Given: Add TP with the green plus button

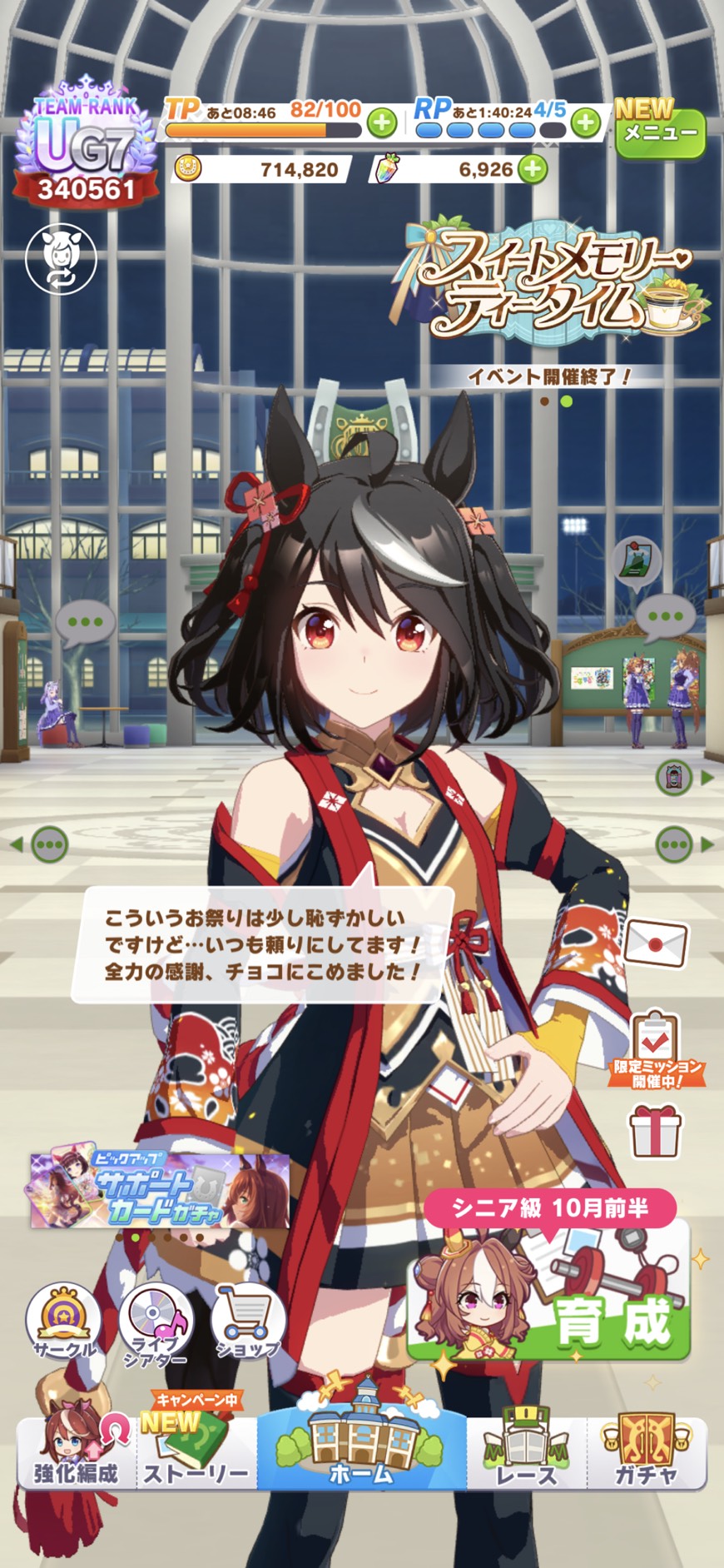Looking at the screenshot, I should pyautogui.click(x=381, y=123).
